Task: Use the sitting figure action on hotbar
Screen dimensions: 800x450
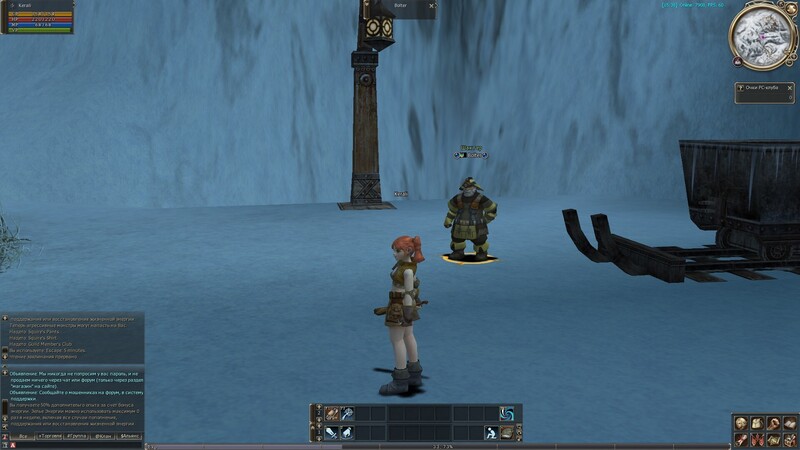Action: (492, 432)
